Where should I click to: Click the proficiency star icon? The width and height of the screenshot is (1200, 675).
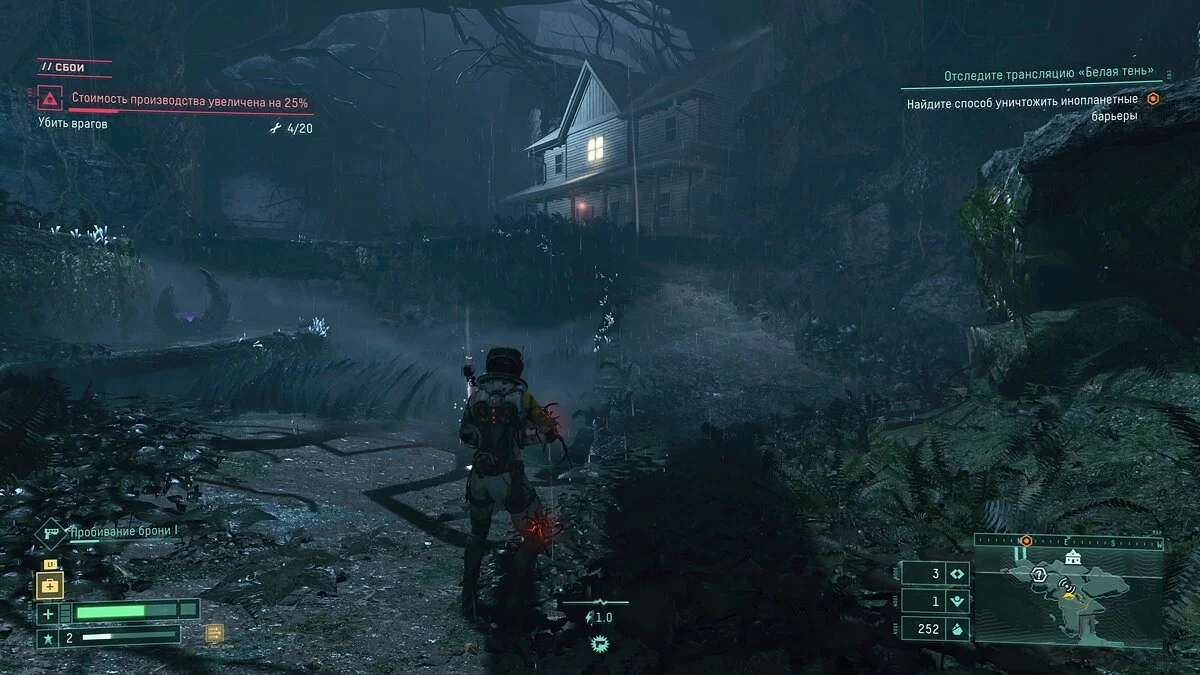pyautogui.click(x=47, y=636)
